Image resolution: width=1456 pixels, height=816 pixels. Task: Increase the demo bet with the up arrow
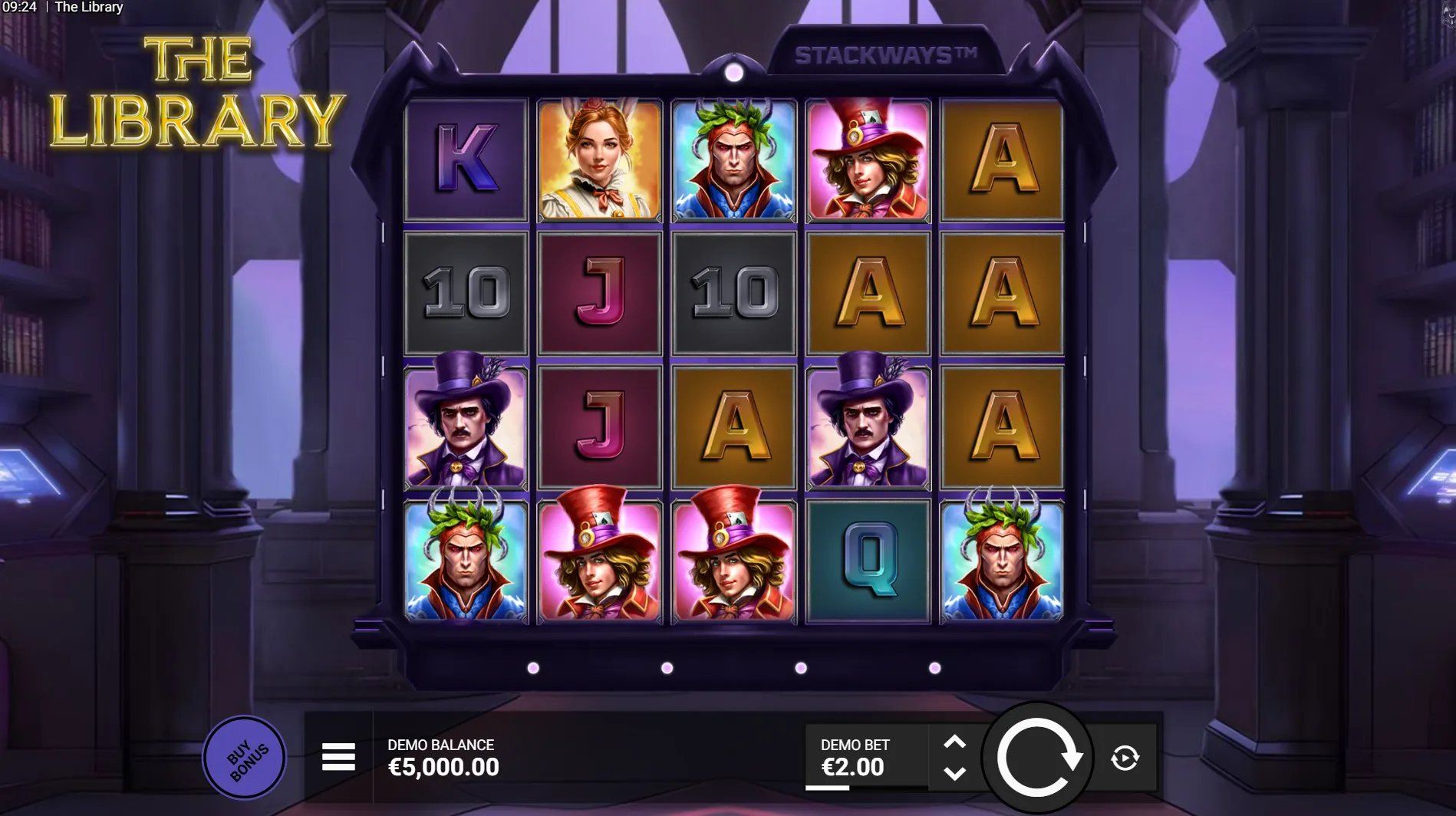point(954,742)
